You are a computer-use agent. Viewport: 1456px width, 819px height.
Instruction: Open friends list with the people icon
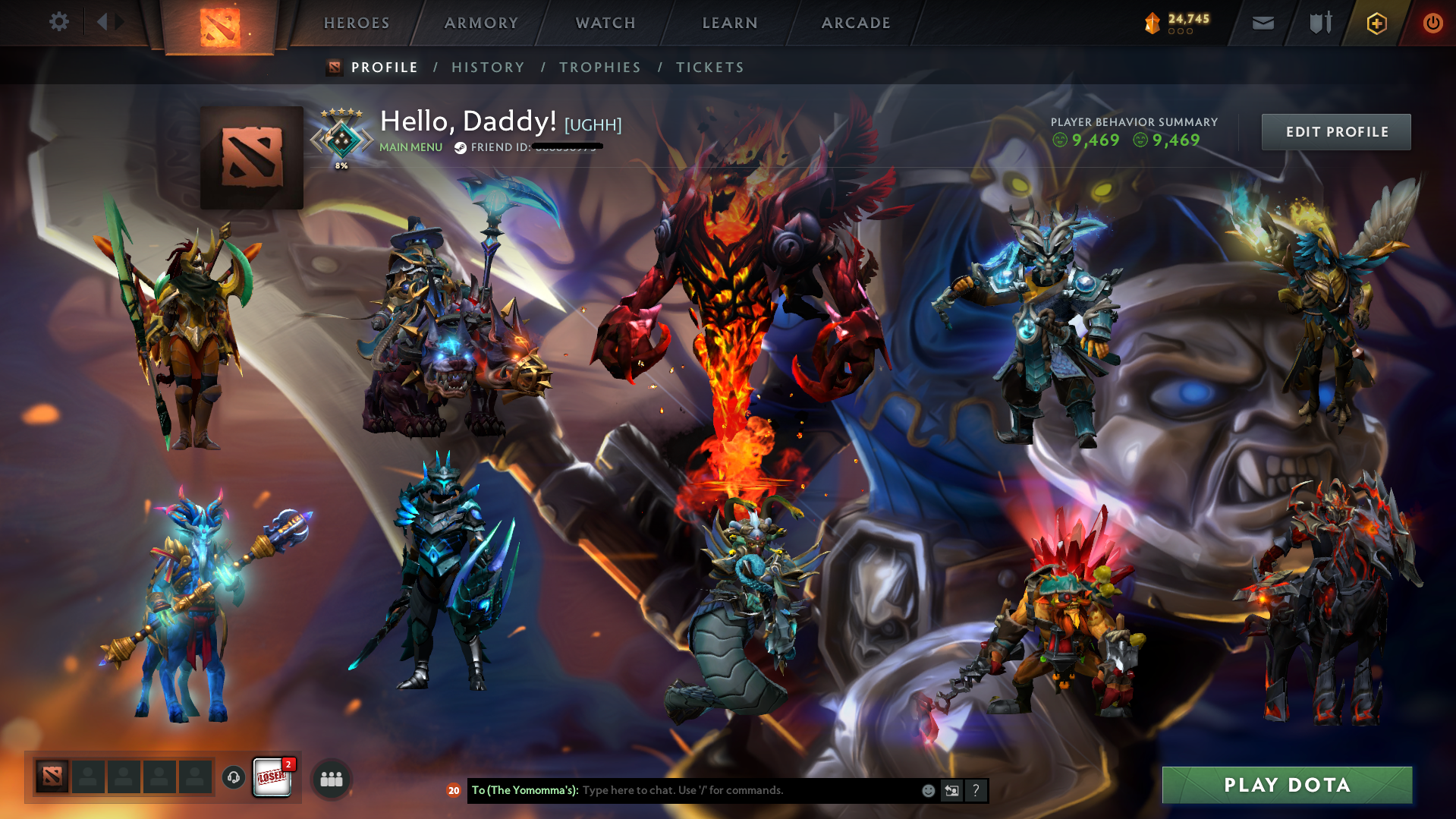[330, 778]
